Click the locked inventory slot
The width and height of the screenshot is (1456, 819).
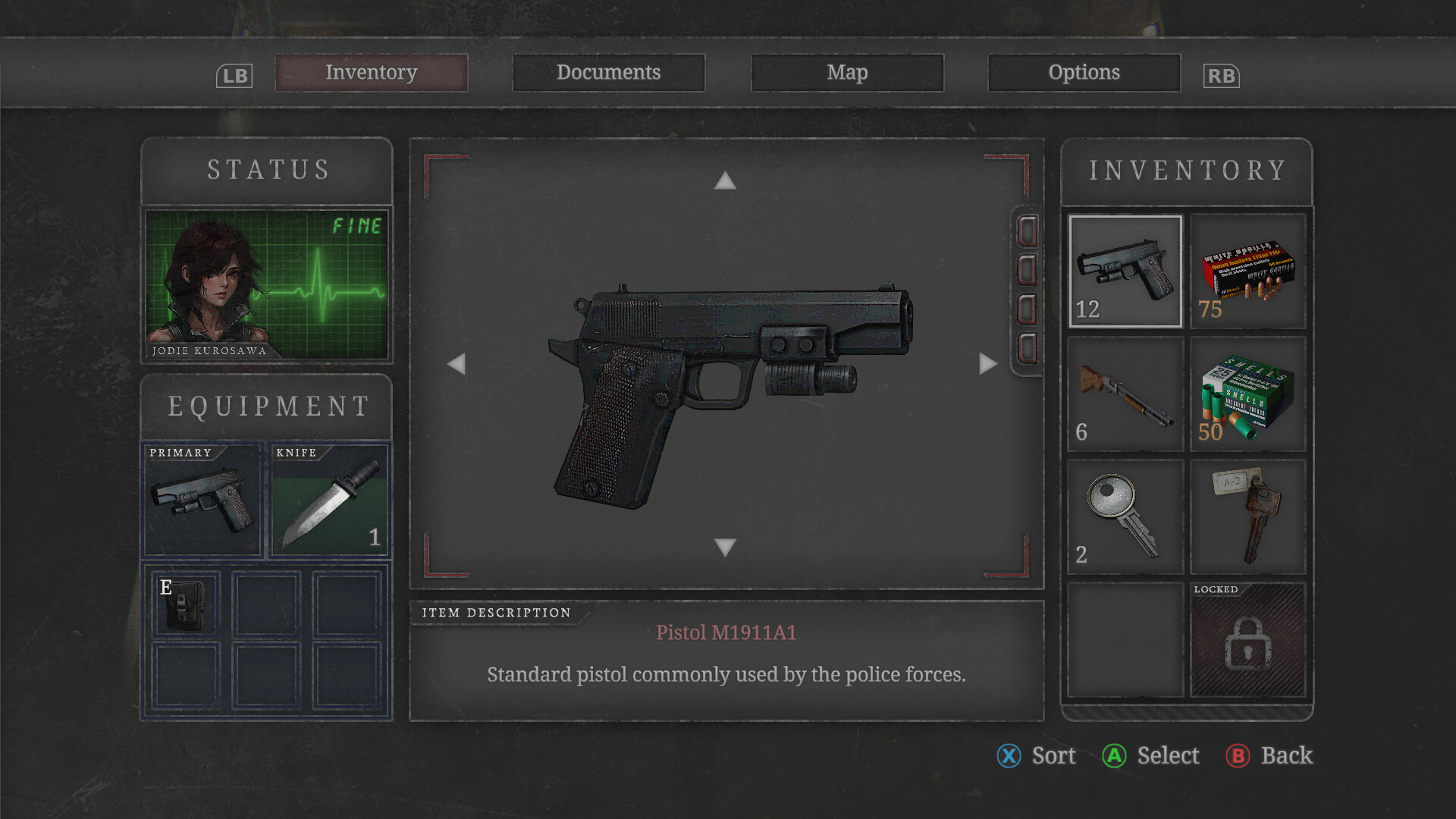click(1247, 640)
